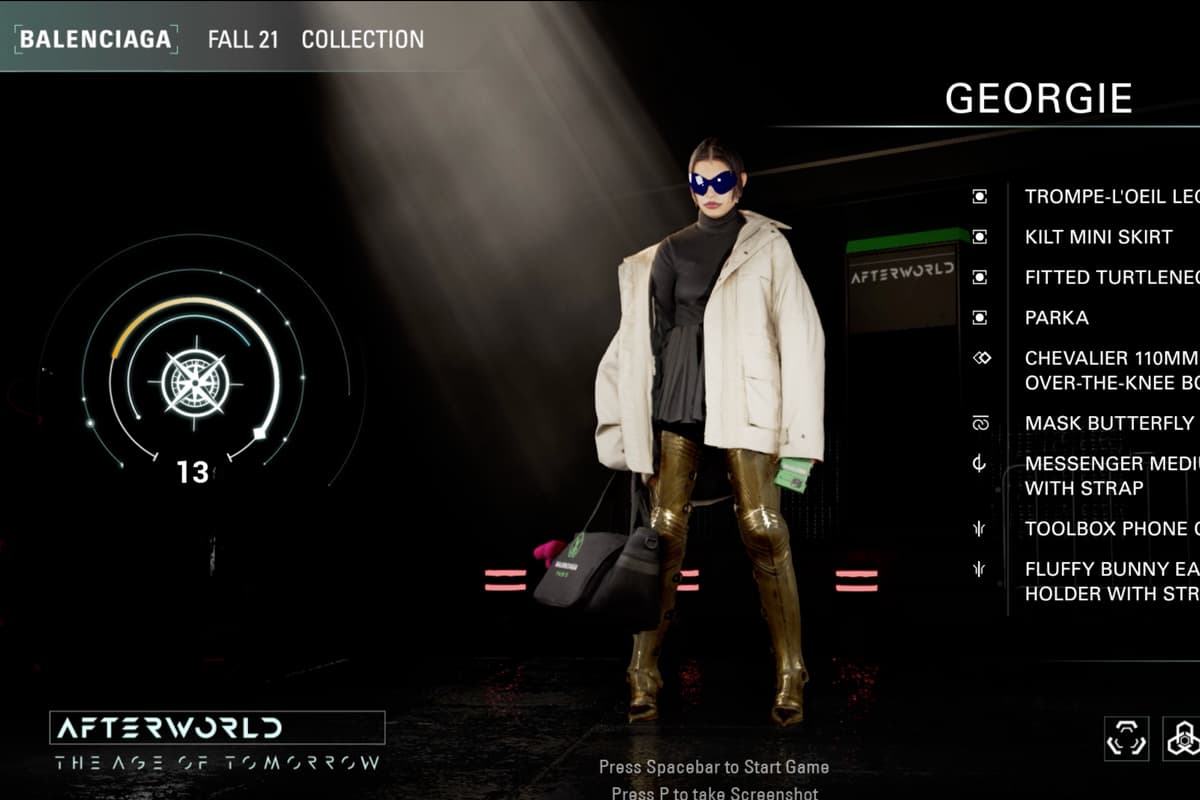Screen dimensions: 1200x800
Task: Pick the Parka entry in the outfit list
Action: click(x=1056, y=318)
